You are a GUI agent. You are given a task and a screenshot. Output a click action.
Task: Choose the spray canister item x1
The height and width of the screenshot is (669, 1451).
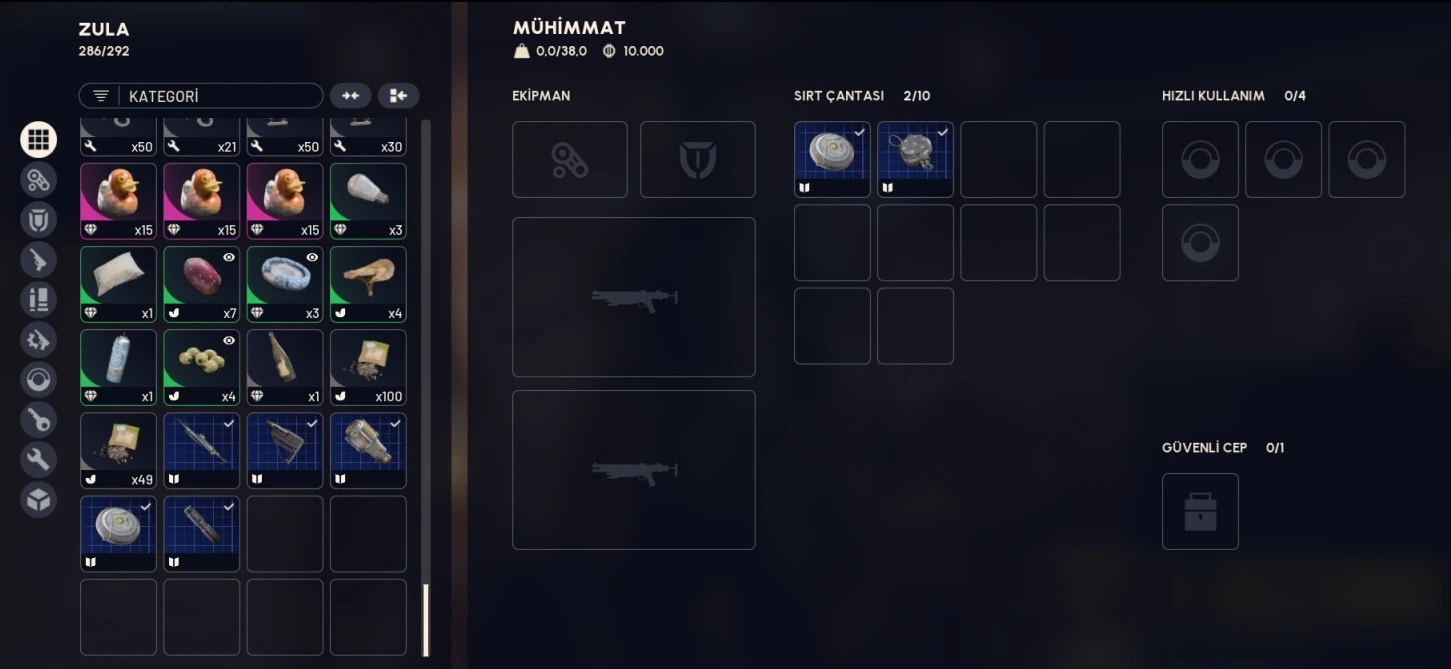pos(118,367)
